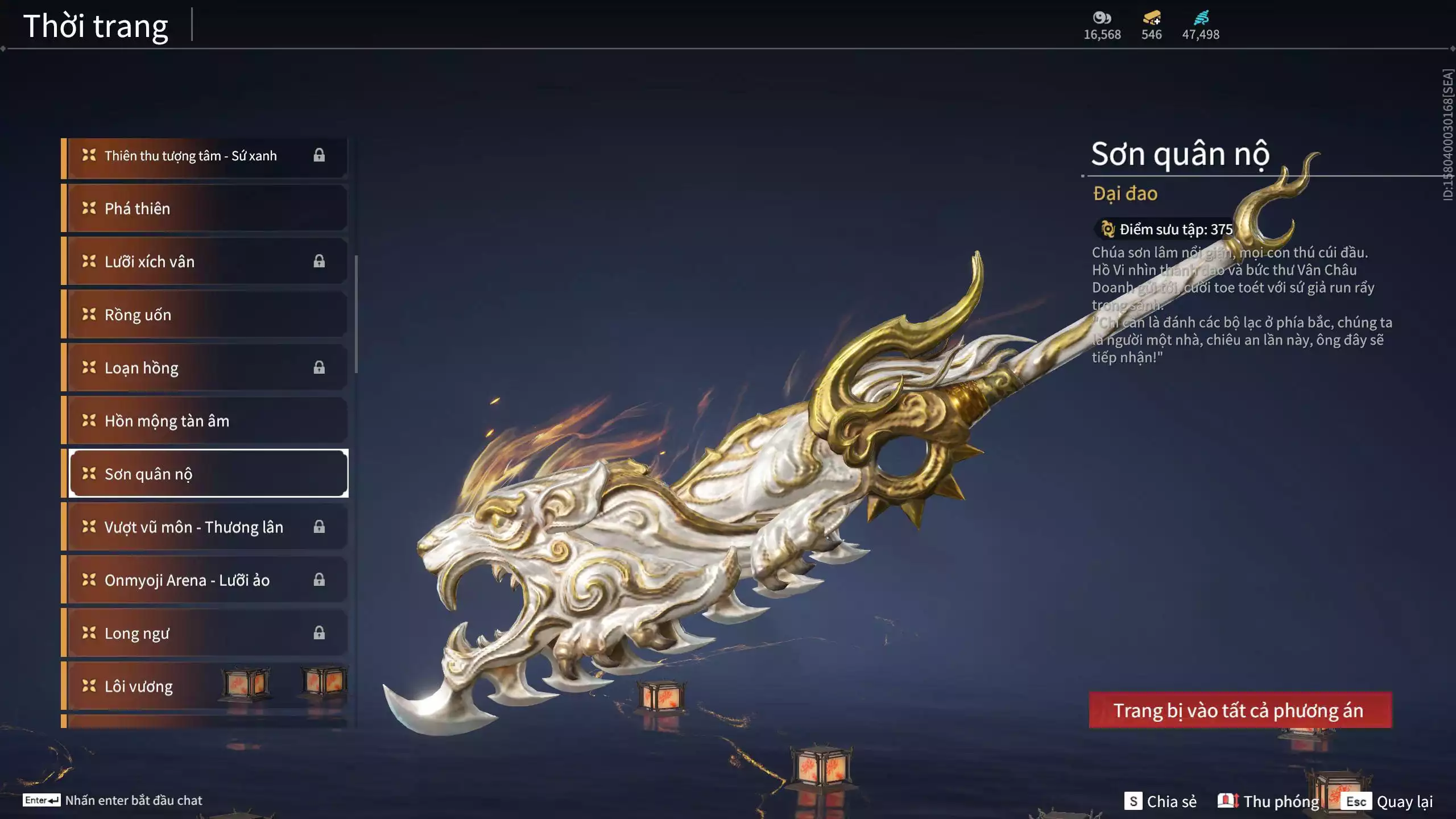Click the coin currency icon in top bar
Screen dimensions: 1456x819
pos(1102,18)
